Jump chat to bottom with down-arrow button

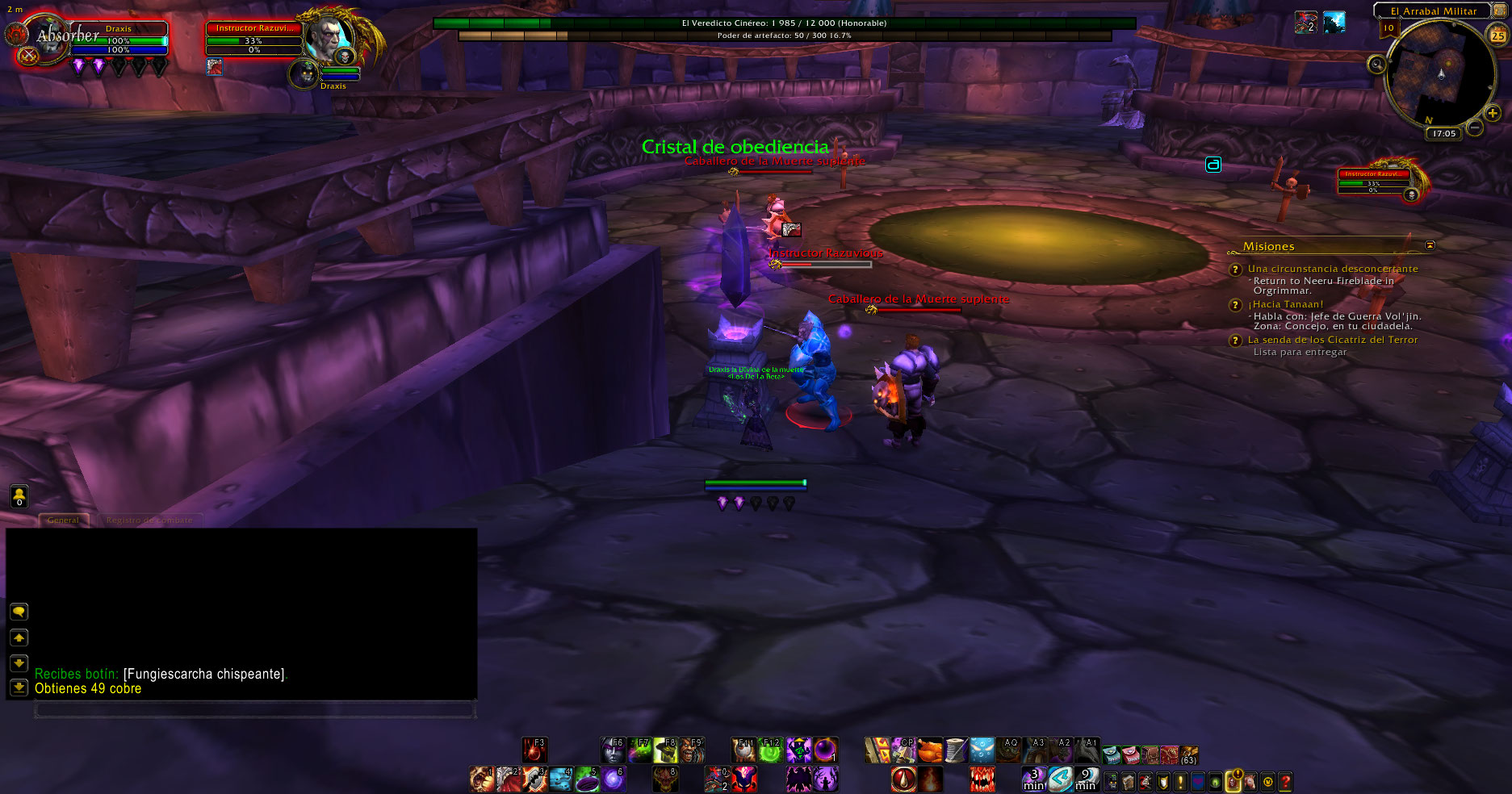19,687
